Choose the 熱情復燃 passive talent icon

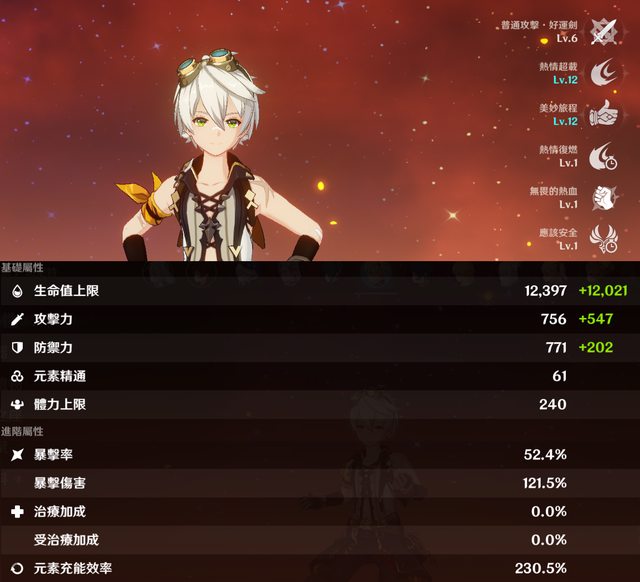coord(602,155)
